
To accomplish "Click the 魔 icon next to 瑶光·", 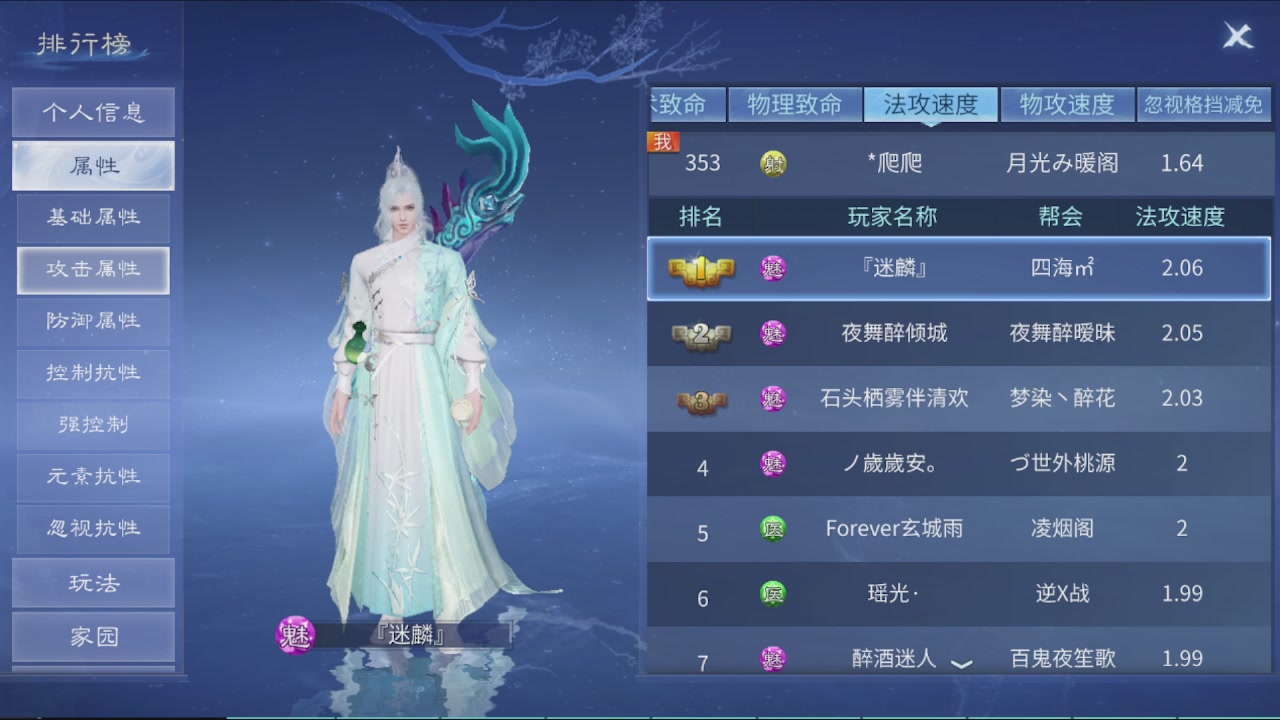I will tap(772, 593).
